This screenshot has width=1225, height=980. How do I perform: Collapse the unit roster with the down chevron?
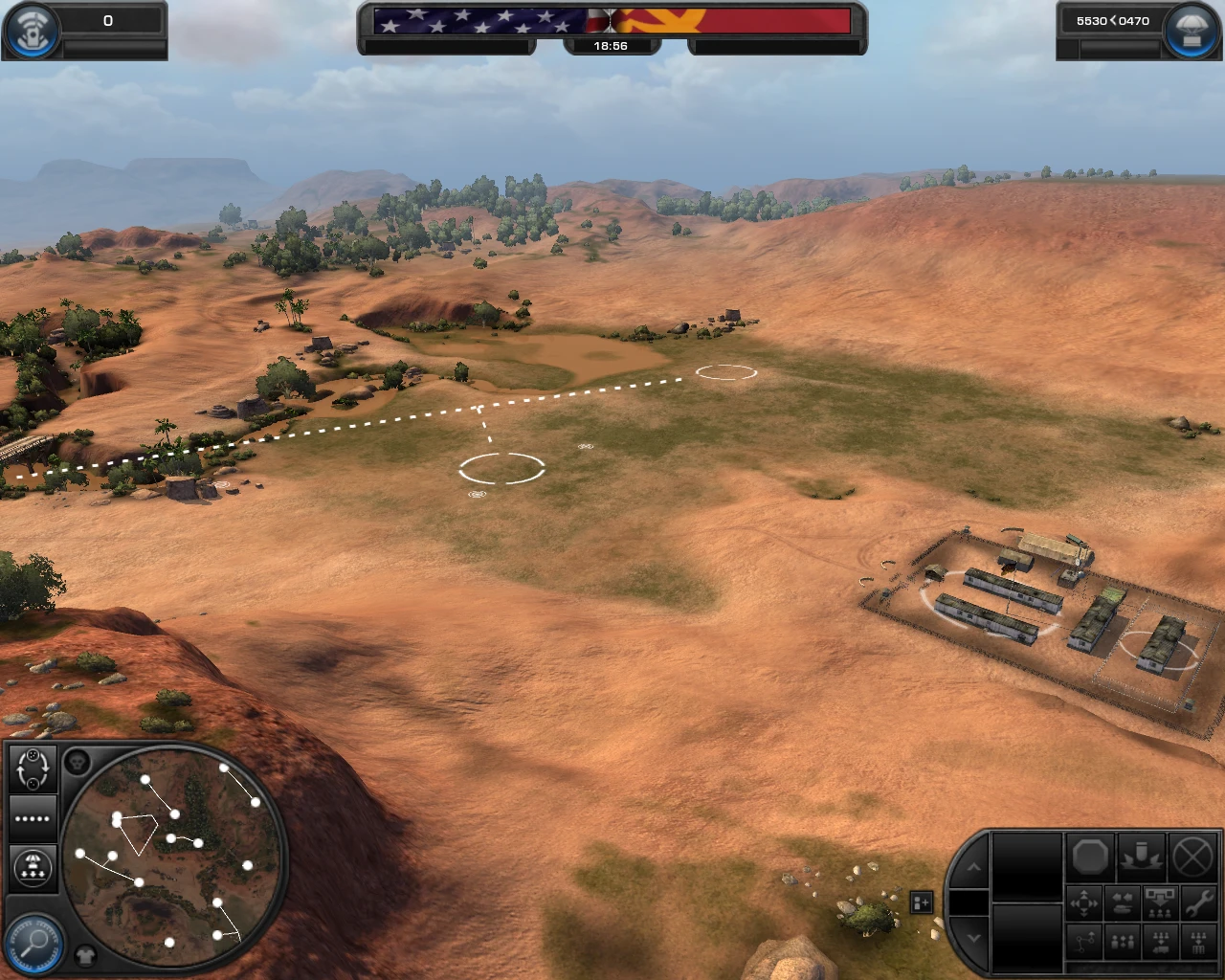click(974, 939)
